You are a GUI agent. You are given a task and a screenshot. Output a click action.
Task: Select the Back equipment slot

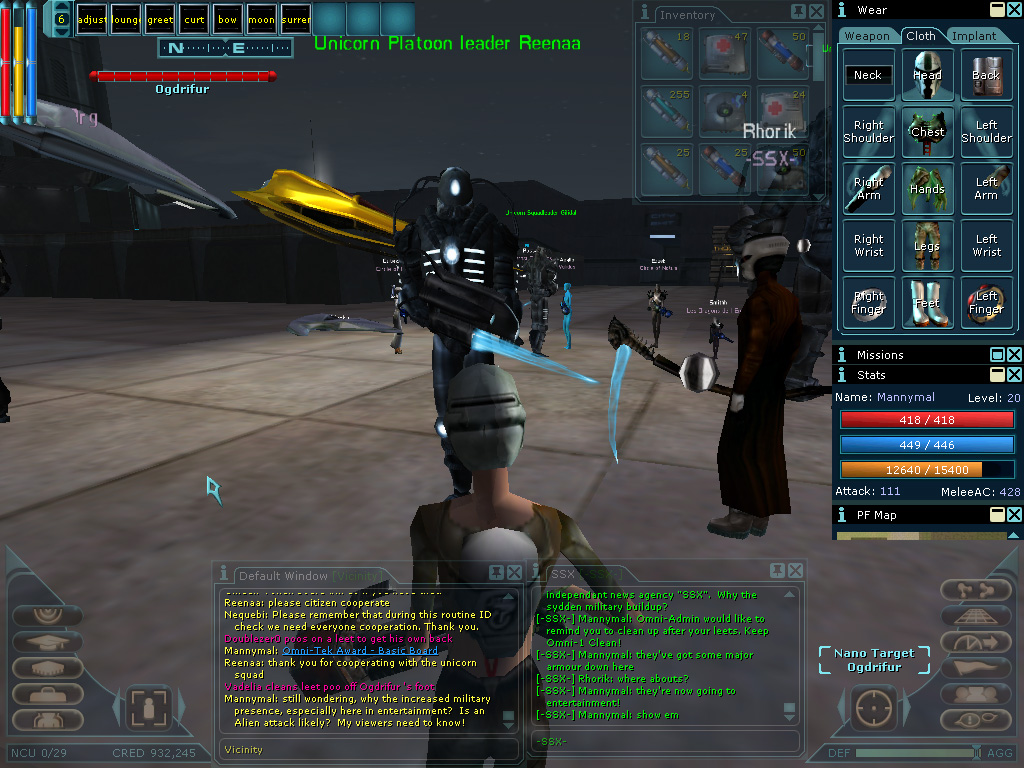(986, 75)
